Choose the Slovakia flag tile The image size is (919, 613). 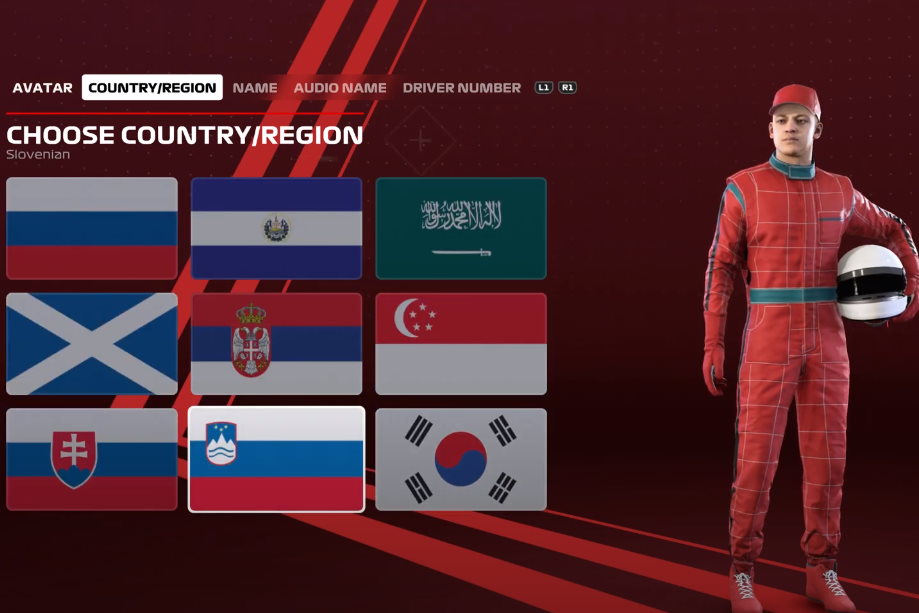pos(92,460)
